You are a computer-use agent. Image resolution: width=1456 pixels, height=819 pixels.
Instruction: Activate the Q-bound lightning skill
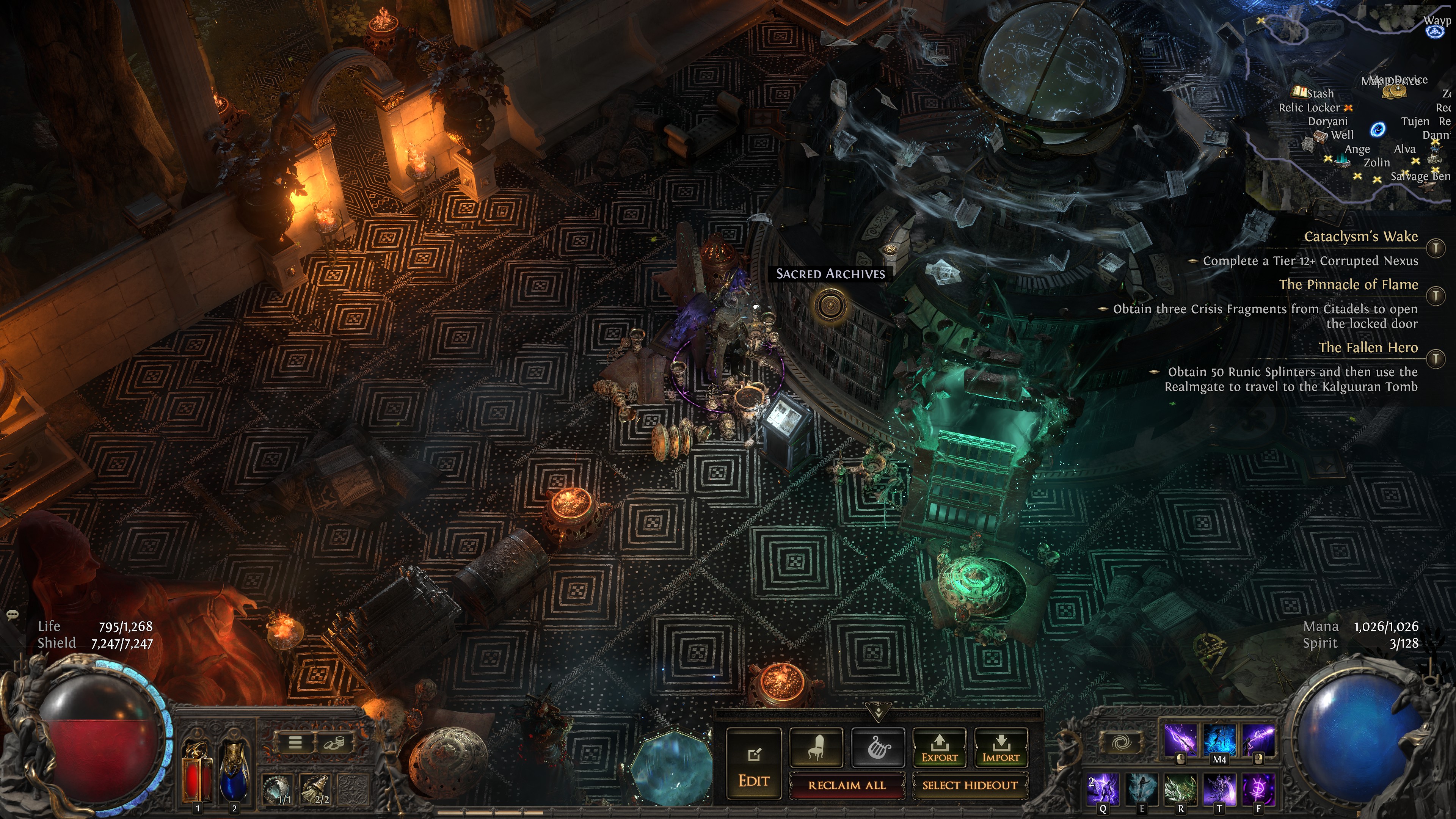pos(1103,789)
